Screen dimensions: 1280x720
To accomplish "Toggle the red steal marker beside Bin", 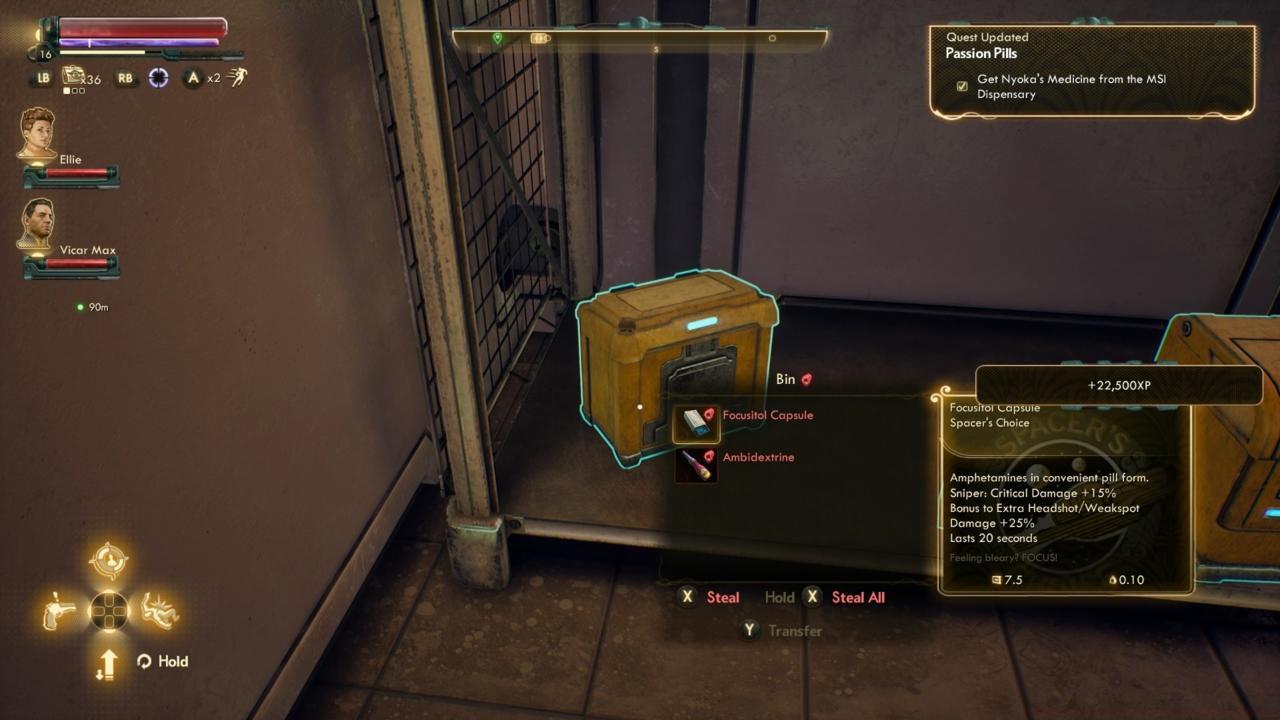I will [807, 379].
